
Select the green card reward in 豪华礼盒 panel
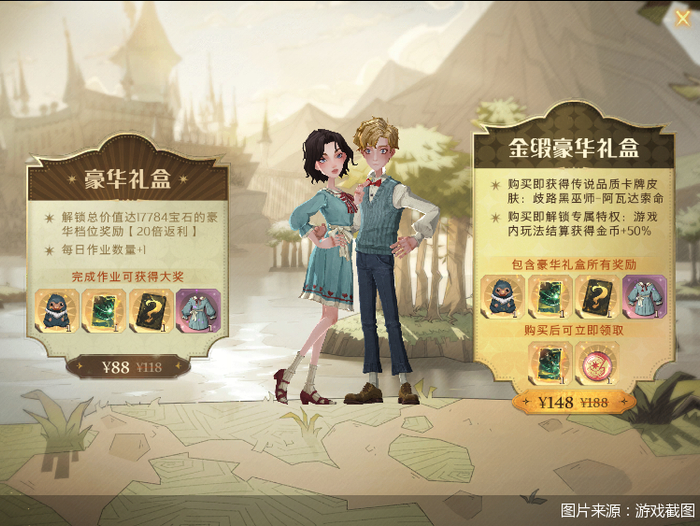pos(103,308)
